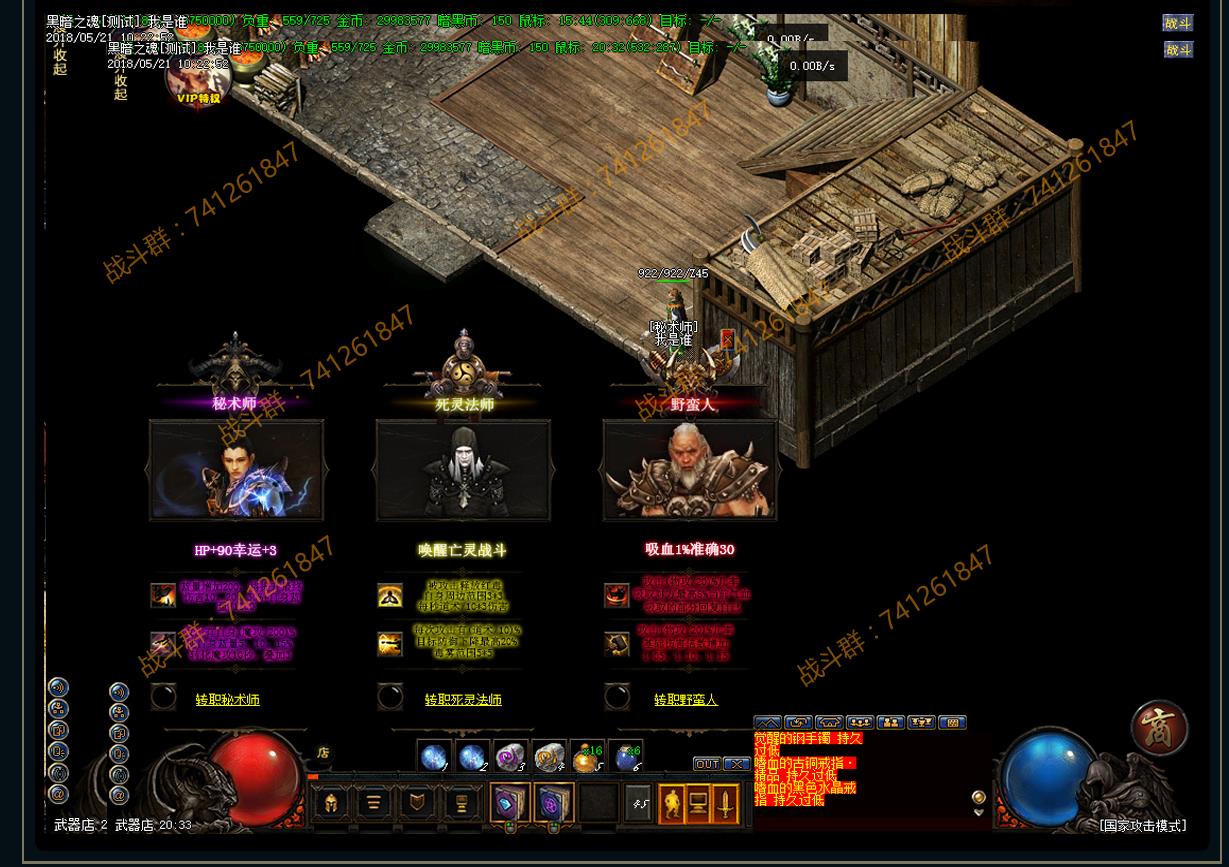Open the helmet icon menu button
This screenshot has height=867, width=1229.
tap(331, 803)
